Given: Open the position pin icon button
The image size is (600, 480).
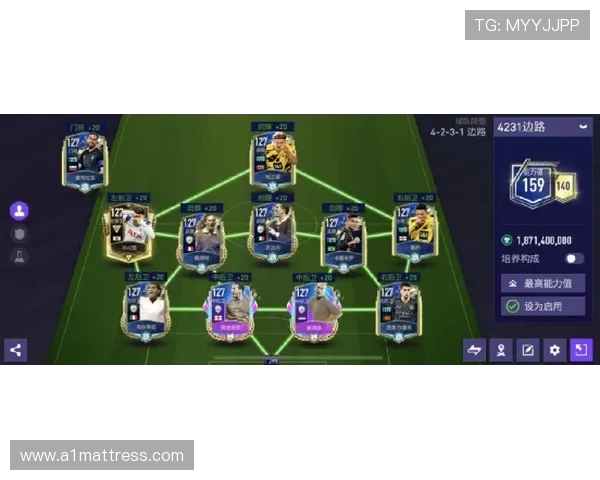Looking at the screenshot, I should [x=501, y=350].
